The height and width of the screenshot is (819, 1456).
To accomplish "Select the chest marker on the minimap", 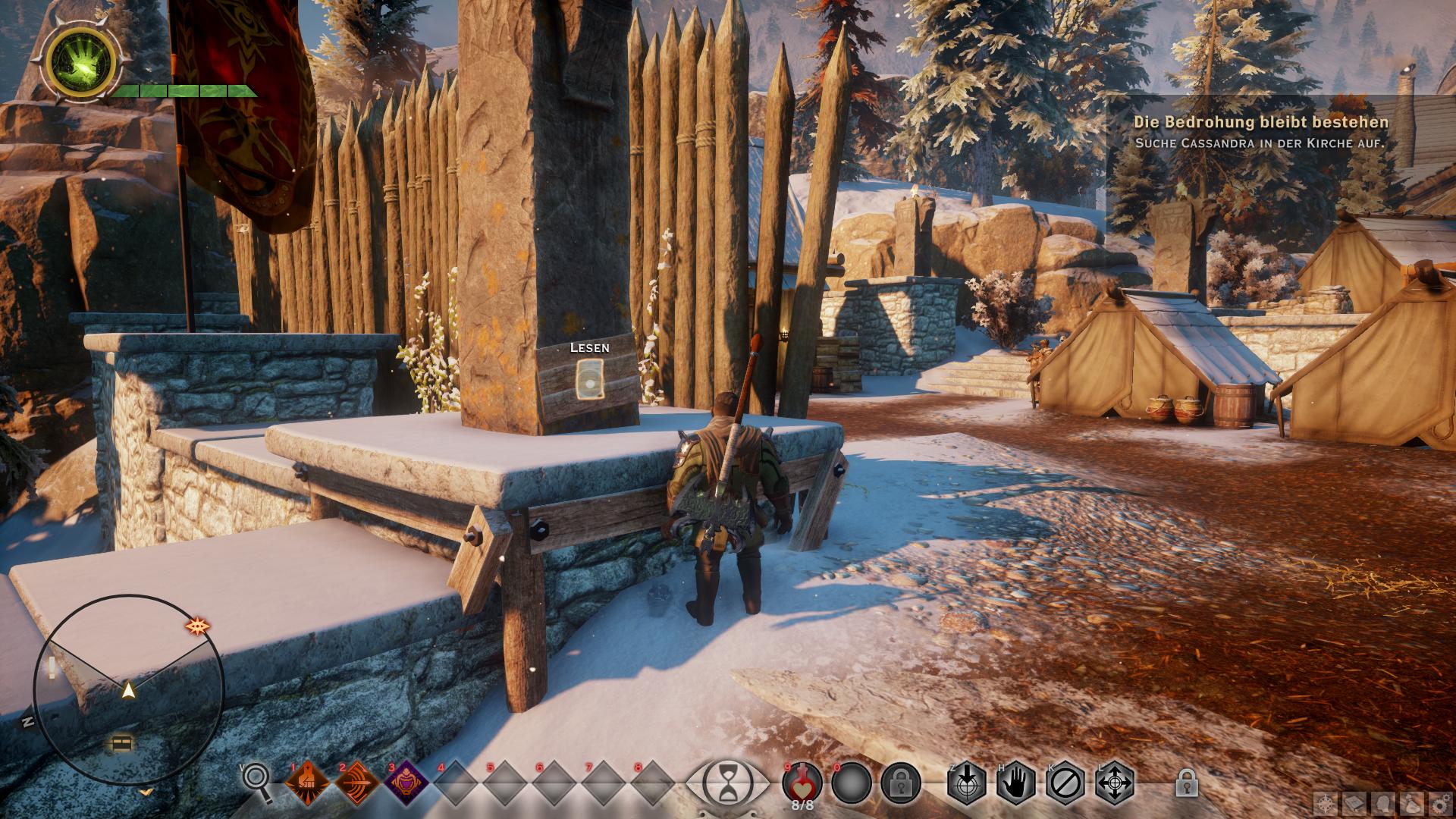I will pyautogui.click(x=121, y=743).
